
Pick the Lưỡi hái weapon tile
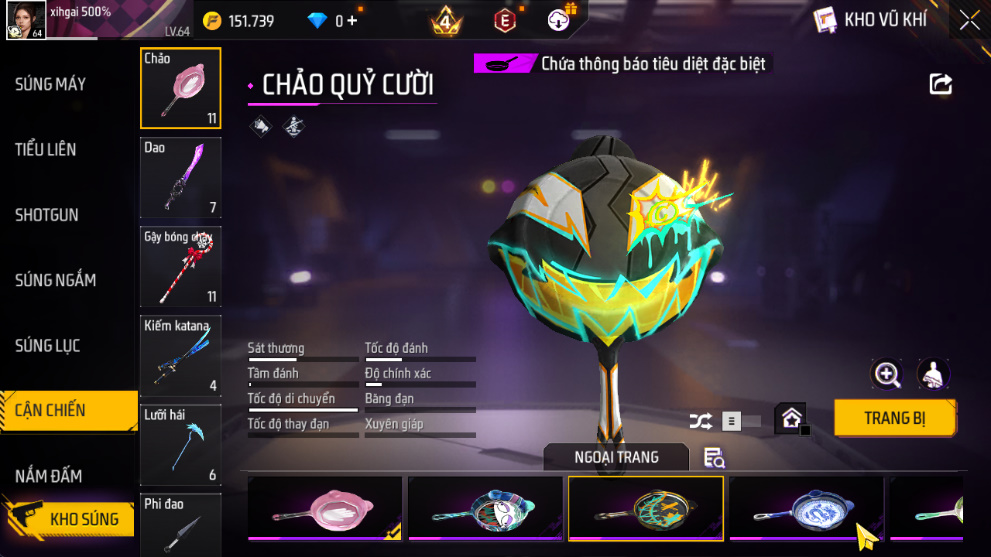(181, 445)
